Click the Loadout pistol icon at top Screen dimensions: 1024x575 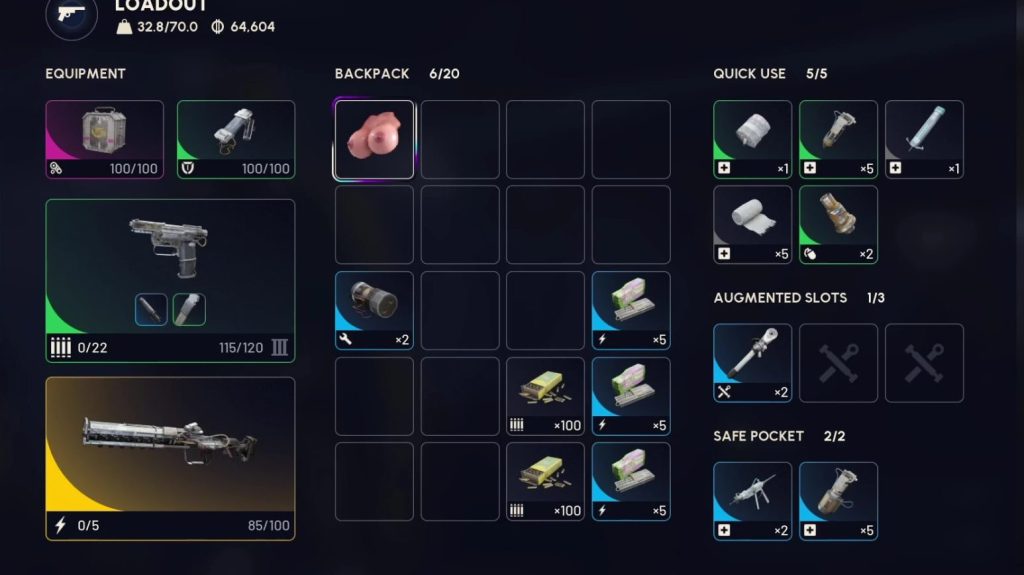[72, 14]
